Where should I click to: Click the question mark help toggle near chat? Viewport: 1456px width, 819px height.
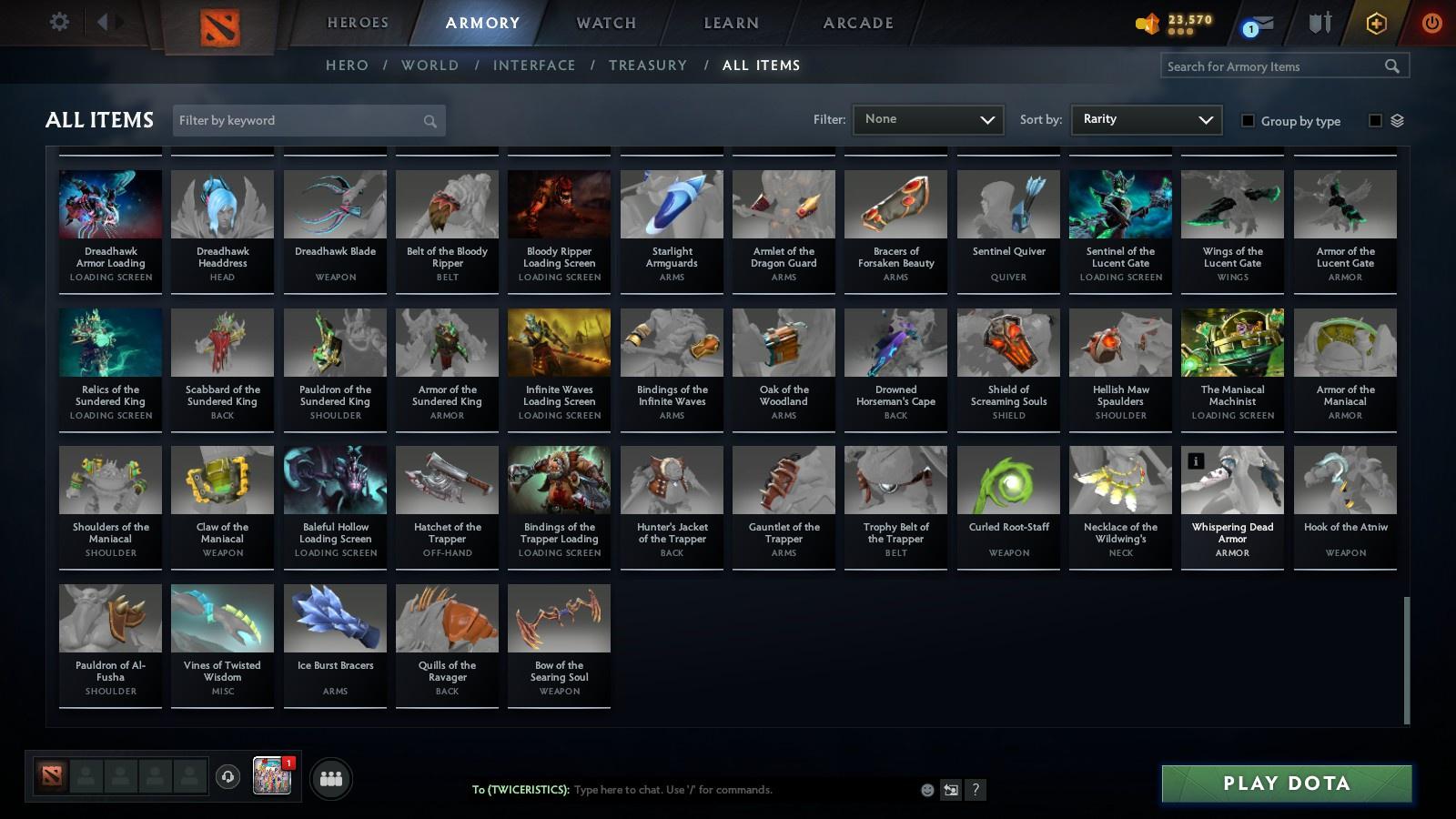click(976, 790)
